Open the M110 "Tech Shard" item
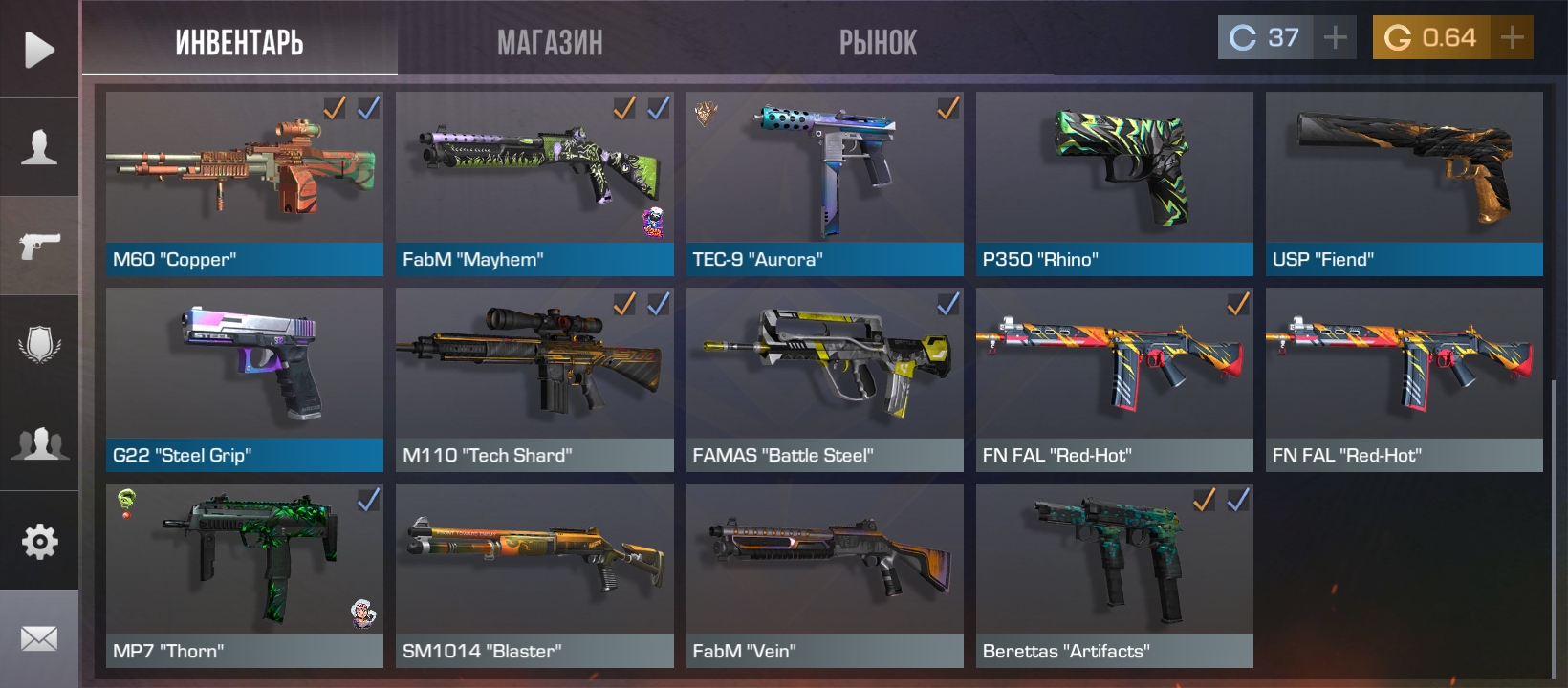Viewport: 1568px width, 688px height. click(534, 379)
